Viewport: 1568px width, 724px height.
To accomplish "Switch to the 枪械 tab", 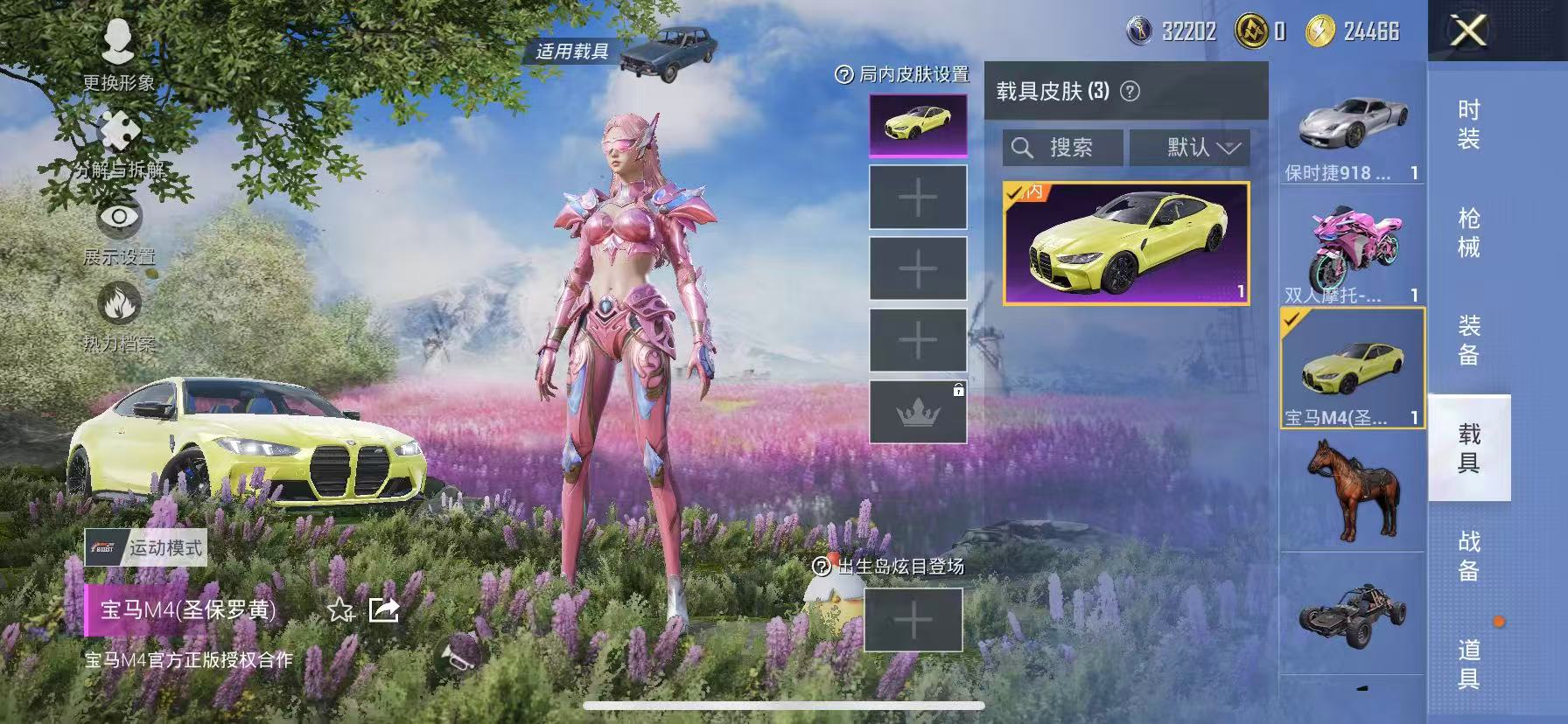I will (x=1469, y=227).
